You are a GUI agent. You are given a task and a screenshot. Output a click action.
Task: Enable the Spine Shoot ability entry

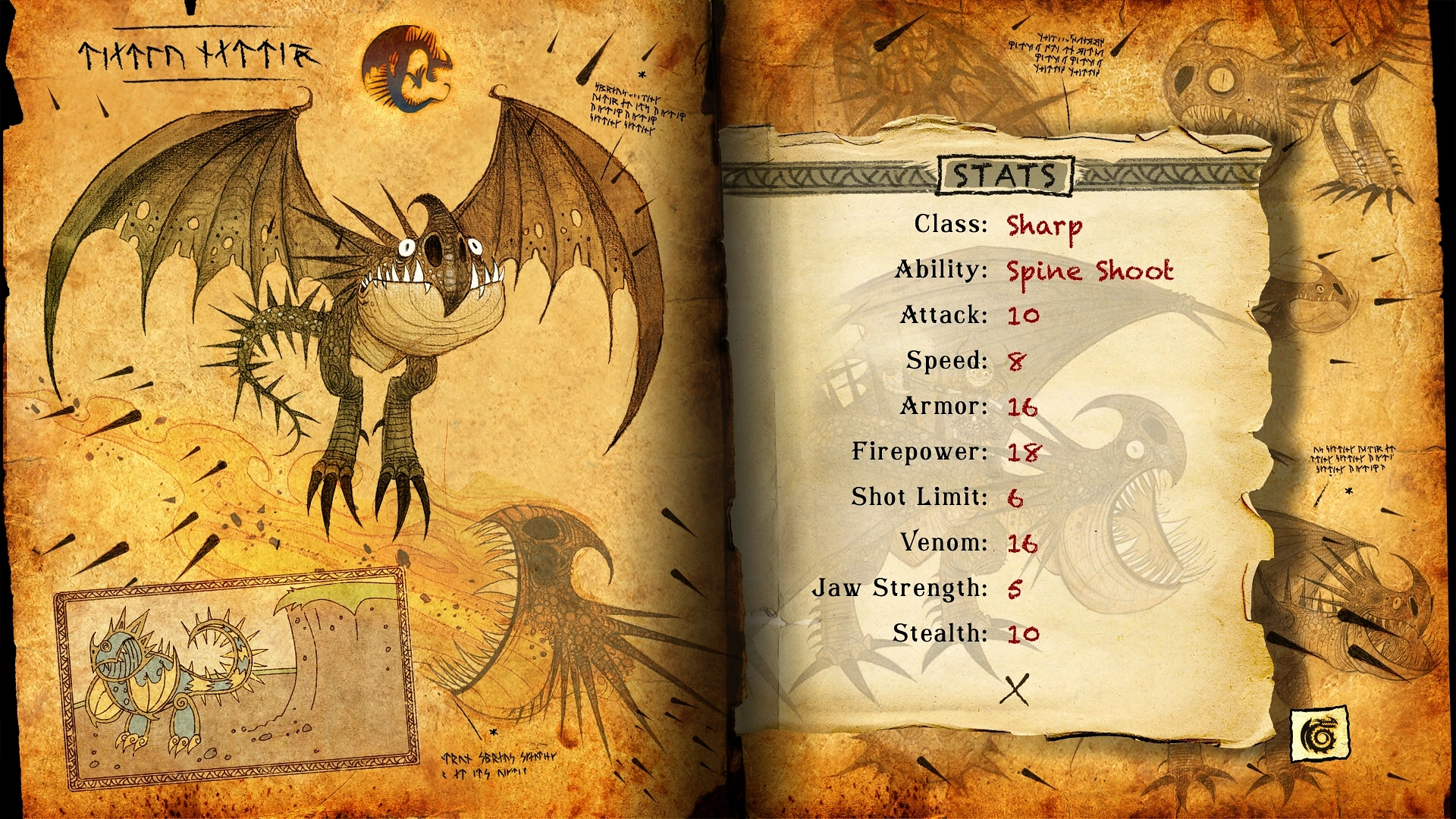(1090, 271)
